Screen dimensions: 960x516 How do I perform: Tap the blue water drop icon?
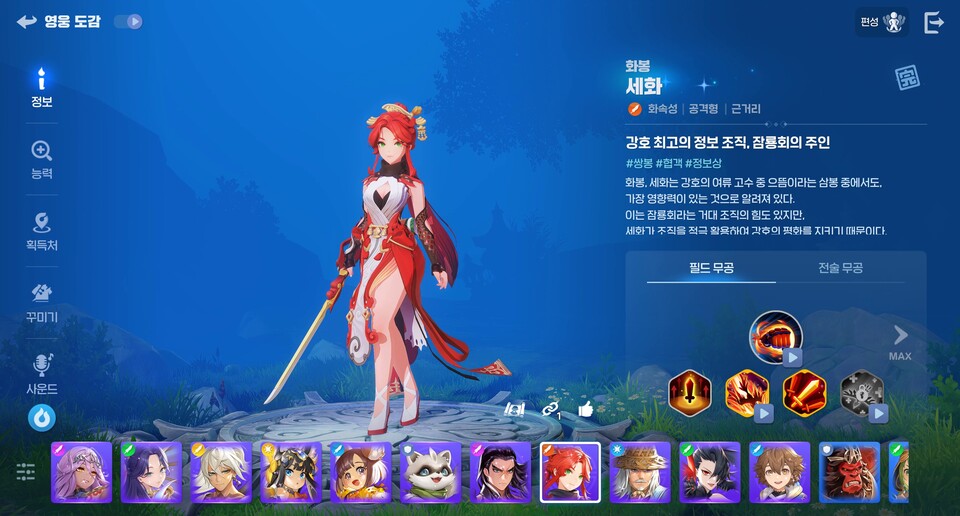[41, 418]
